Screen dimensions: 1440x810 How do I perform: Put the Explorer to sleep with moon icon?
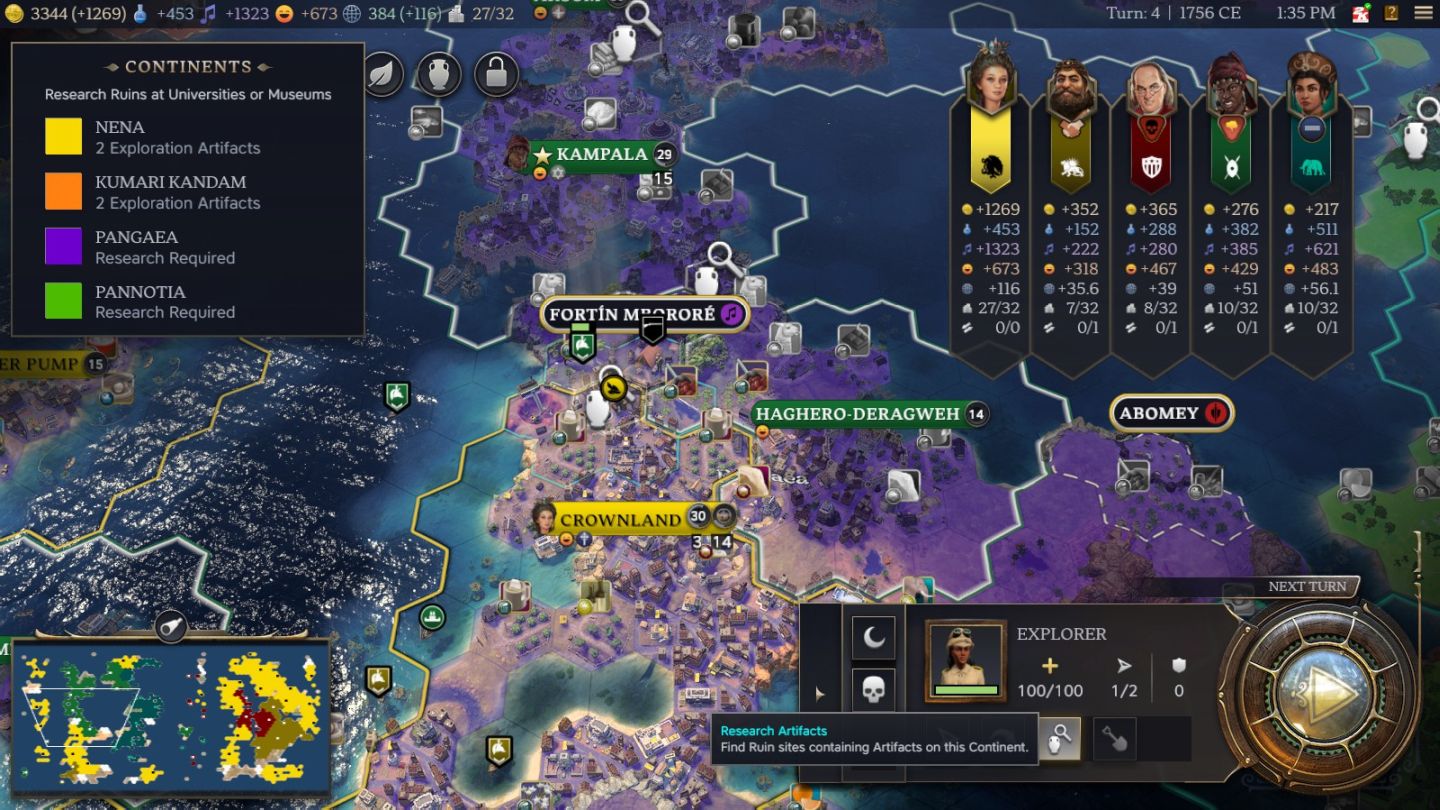pos(873,638)
